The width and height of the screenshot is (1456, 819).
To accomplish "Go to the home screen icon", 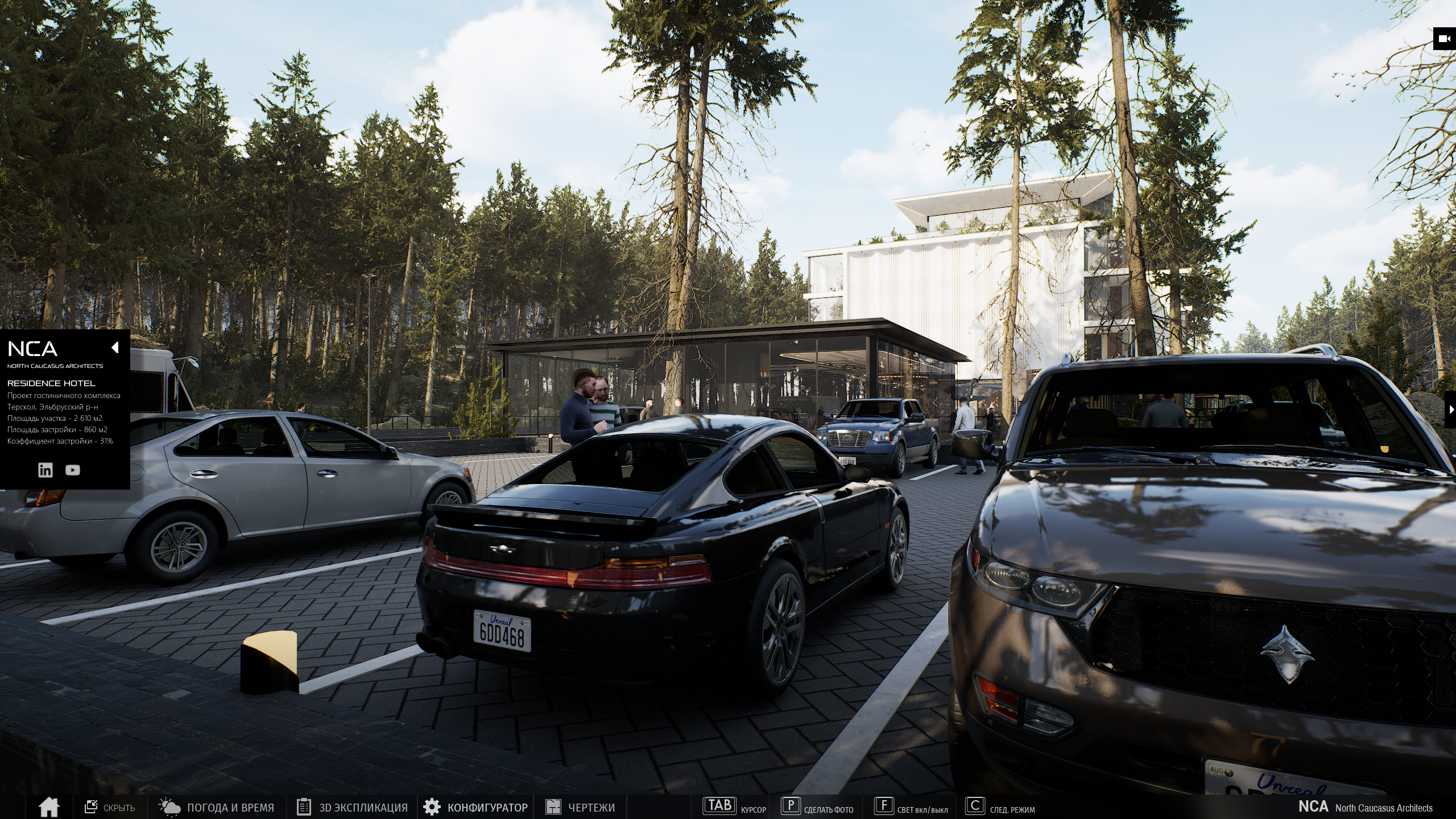I will (x=49, y=807).
